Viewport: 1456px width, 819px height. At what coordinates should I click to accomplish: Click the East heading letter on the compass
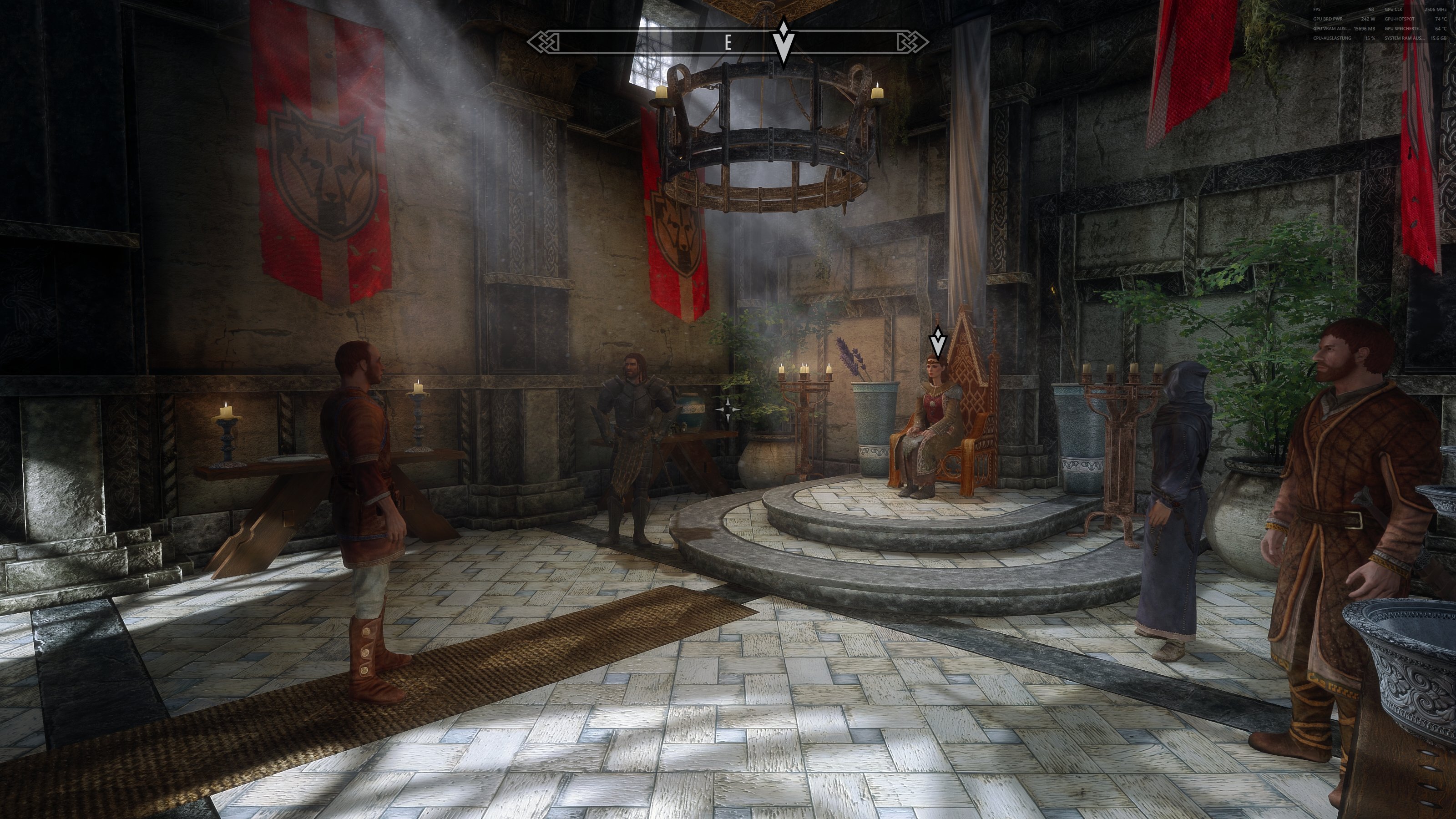728,42
